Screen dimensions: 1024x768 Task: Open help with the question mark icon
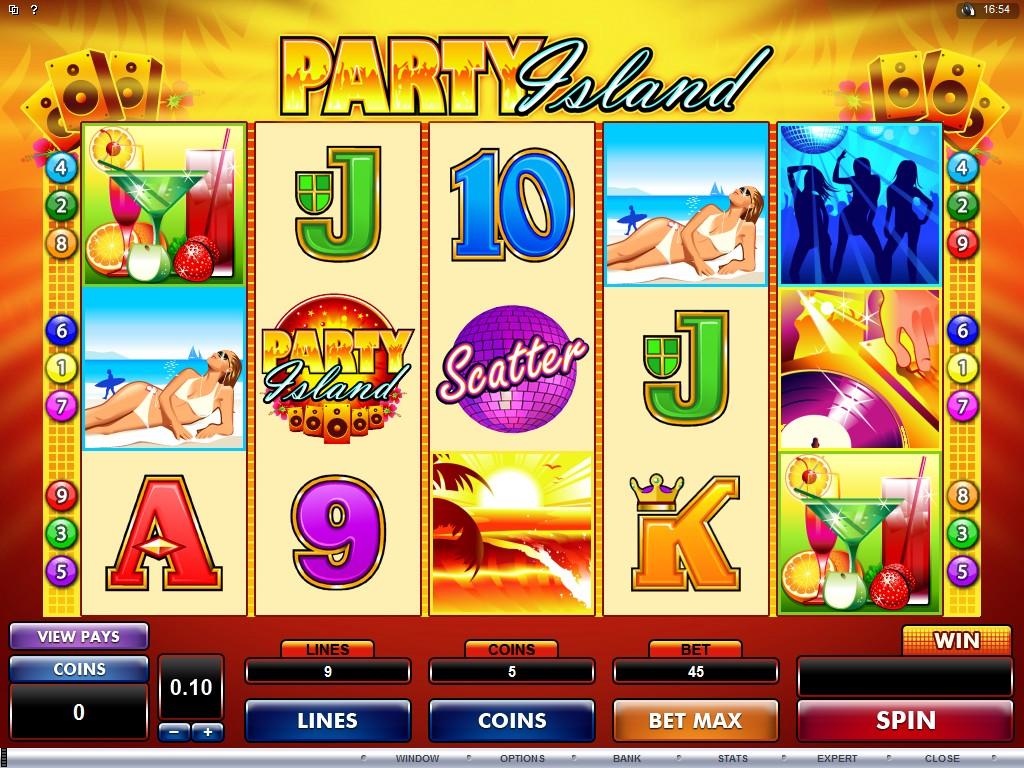[34, 10]
